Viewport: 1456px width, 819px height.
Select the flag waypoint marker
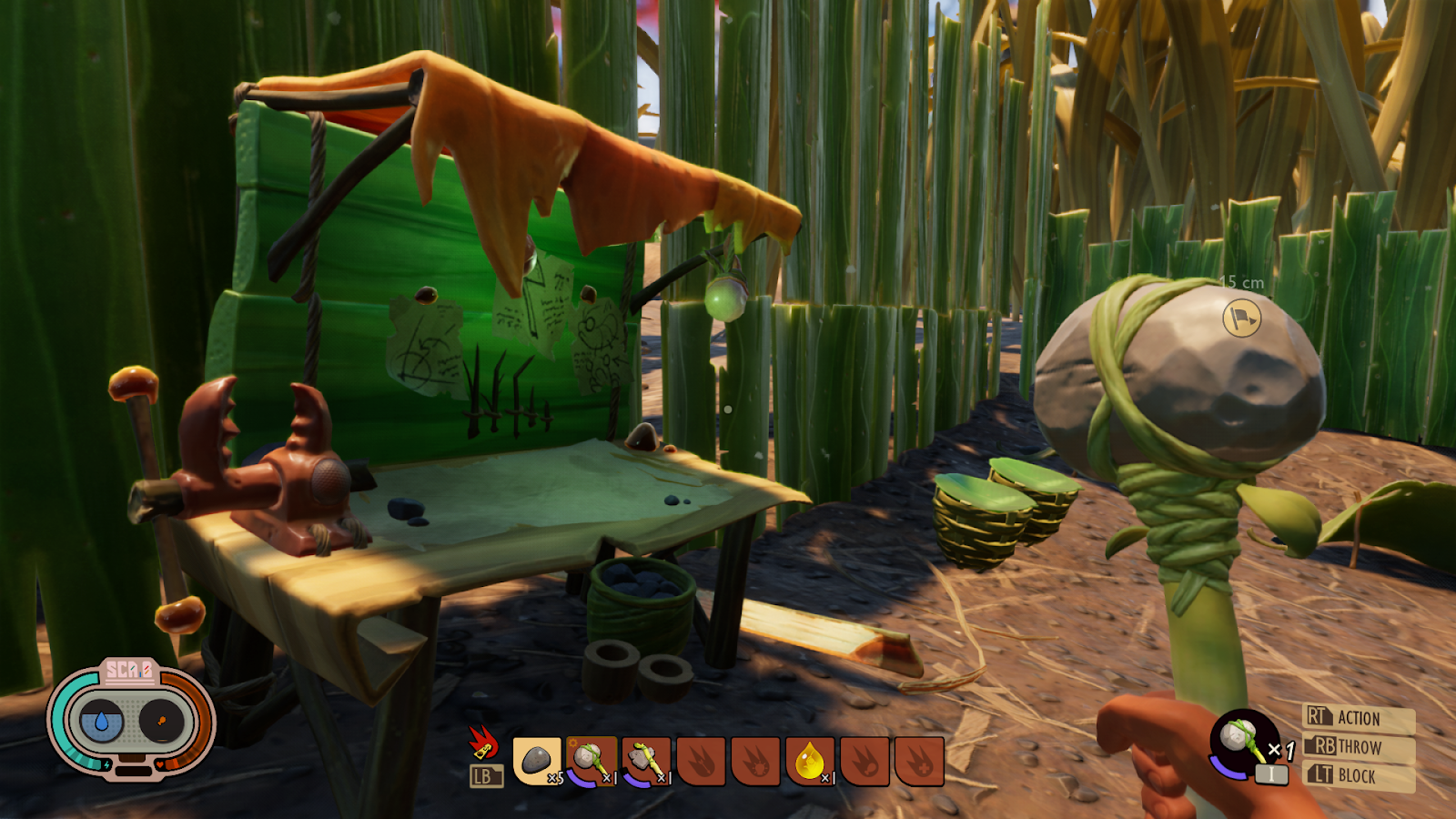pos(1241,318)
